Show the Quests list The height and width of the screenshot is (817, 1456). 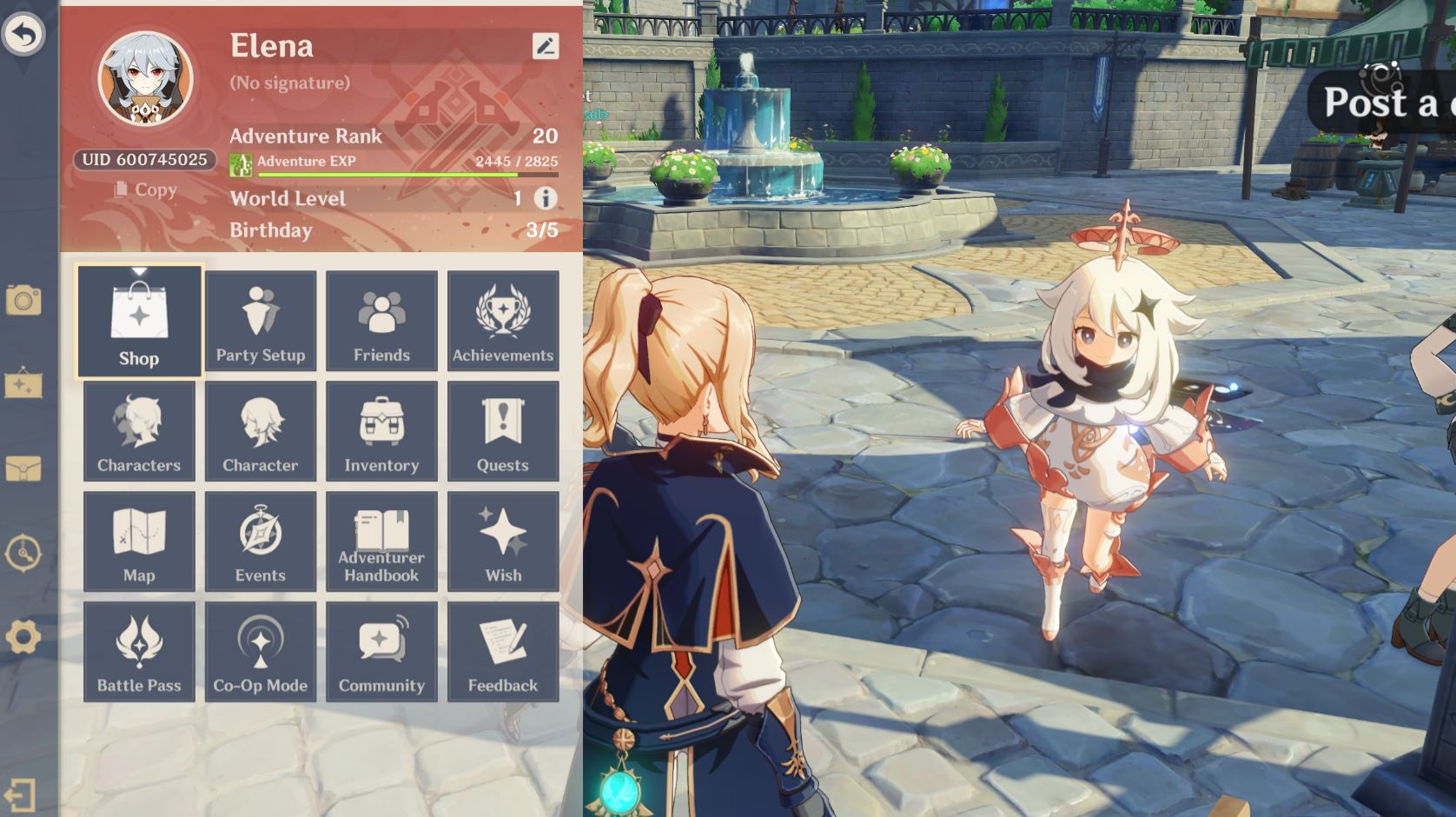[x=503, y=431]
